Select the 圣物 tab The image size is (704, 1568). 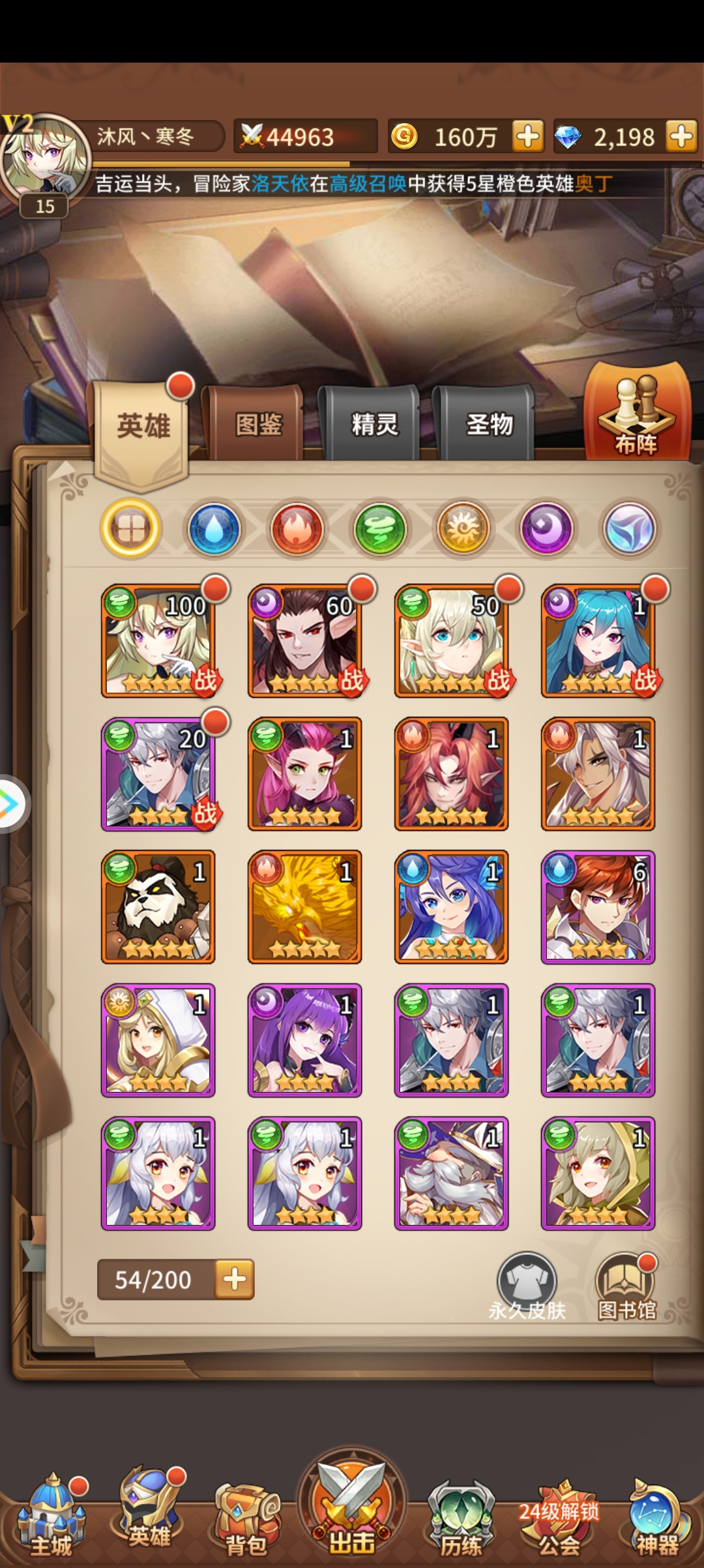point(489,425)
